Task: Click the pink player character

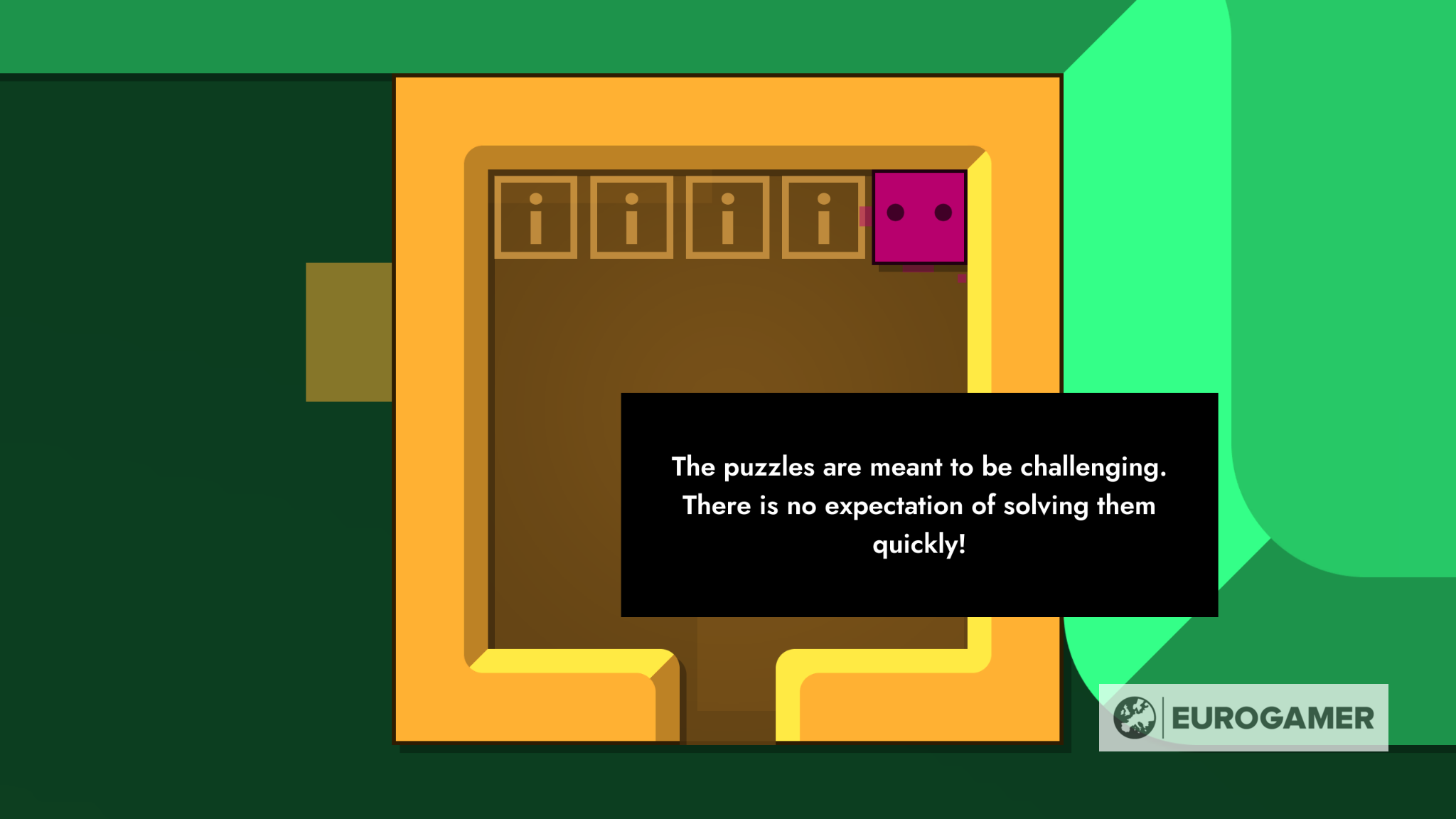Action: tap(919, 220)
